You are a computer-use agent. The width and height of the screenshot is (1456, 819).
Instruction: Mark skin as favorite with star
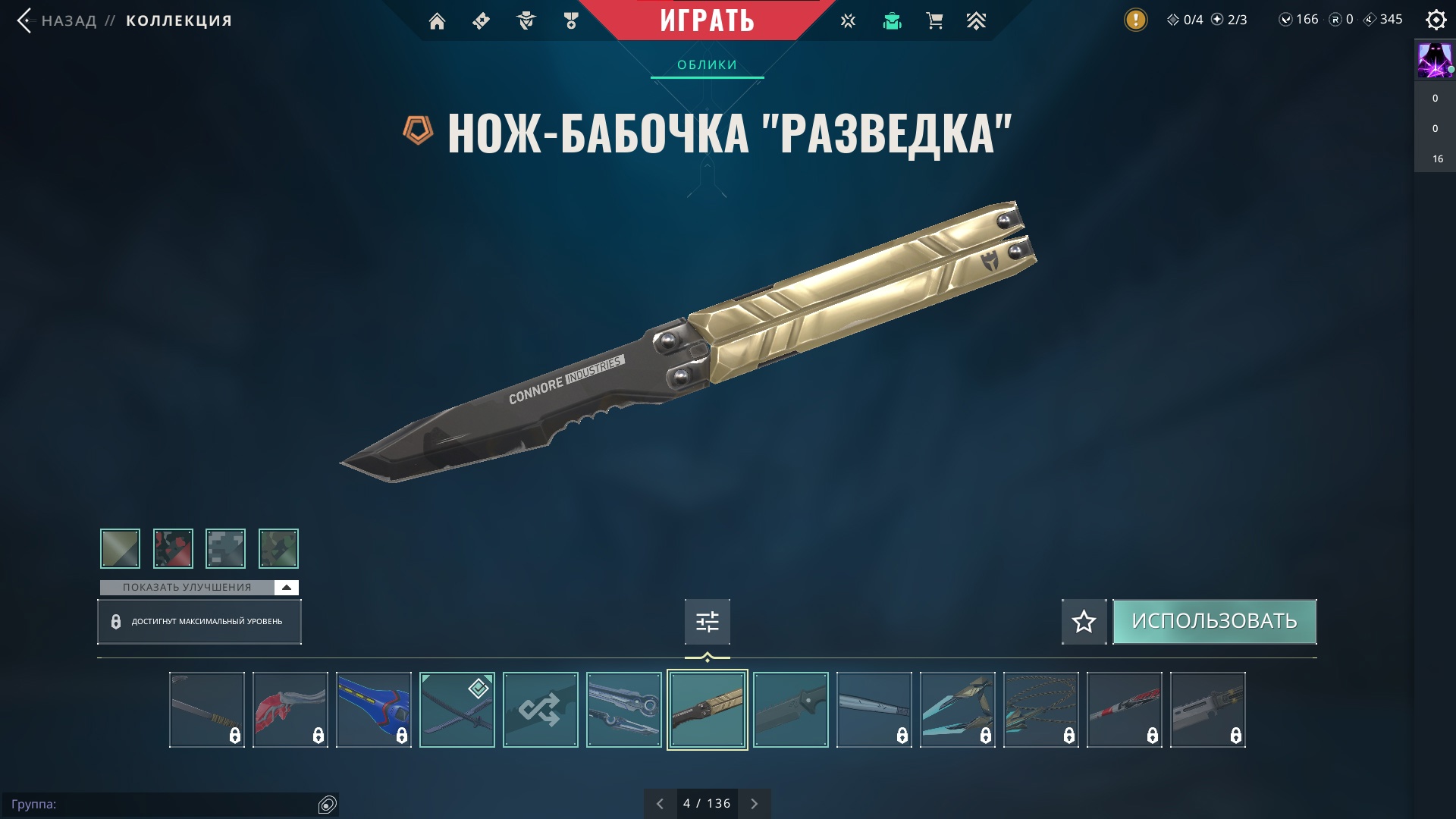pos(1084,622)
